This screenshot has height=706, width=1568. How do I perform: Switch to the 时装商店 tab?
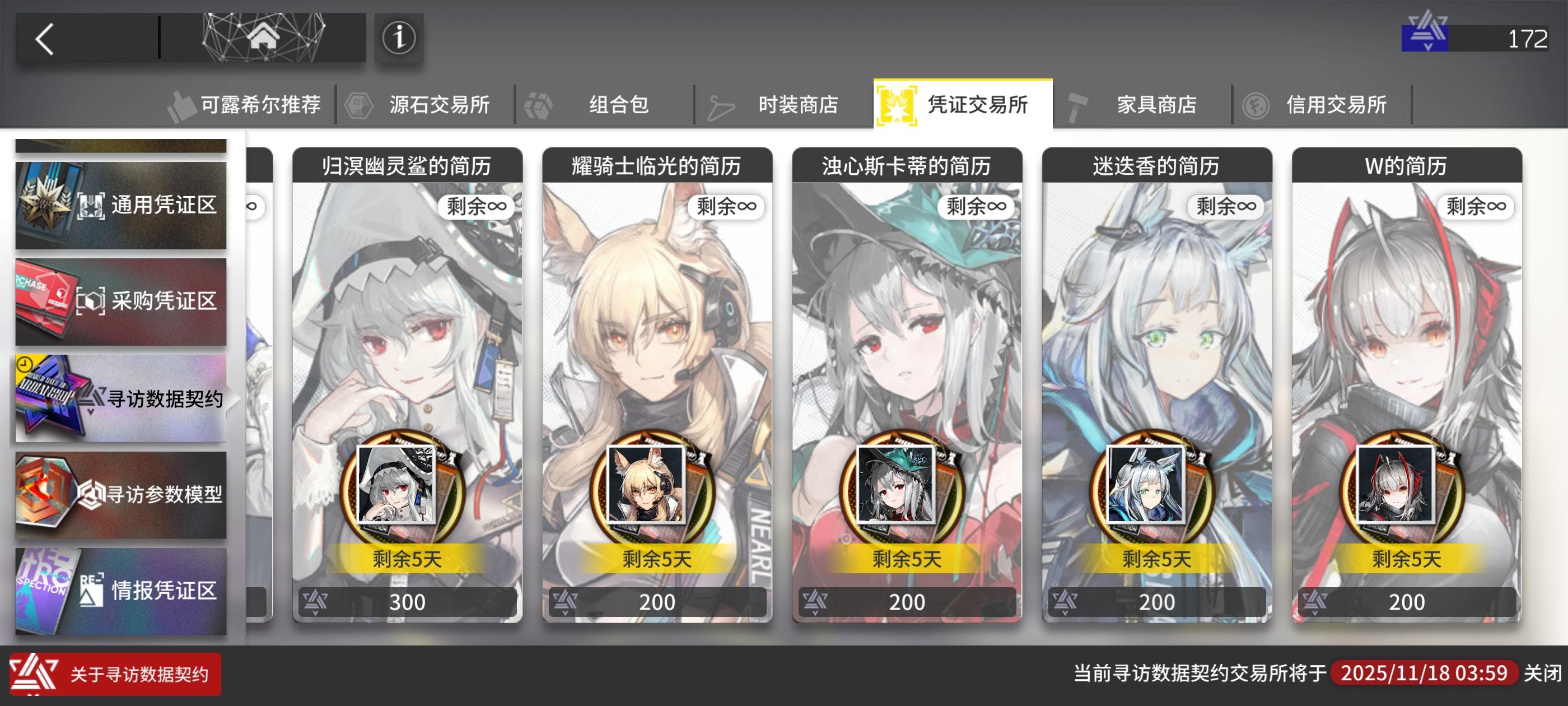tap(797, 104)
